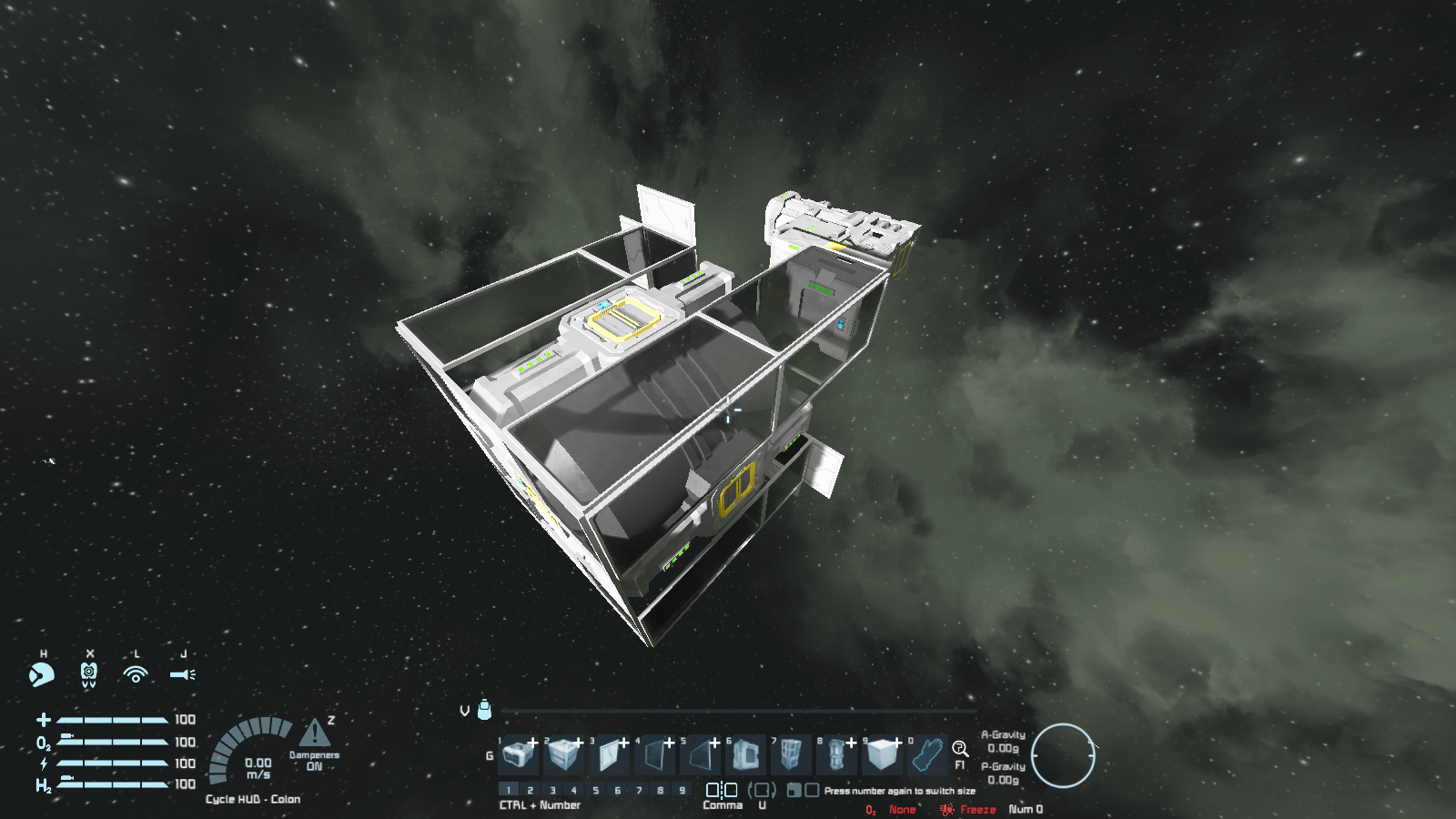The image size is (1456, 819).
Task: Select the cockpit block in slot 1
Action: pos(518,754)
